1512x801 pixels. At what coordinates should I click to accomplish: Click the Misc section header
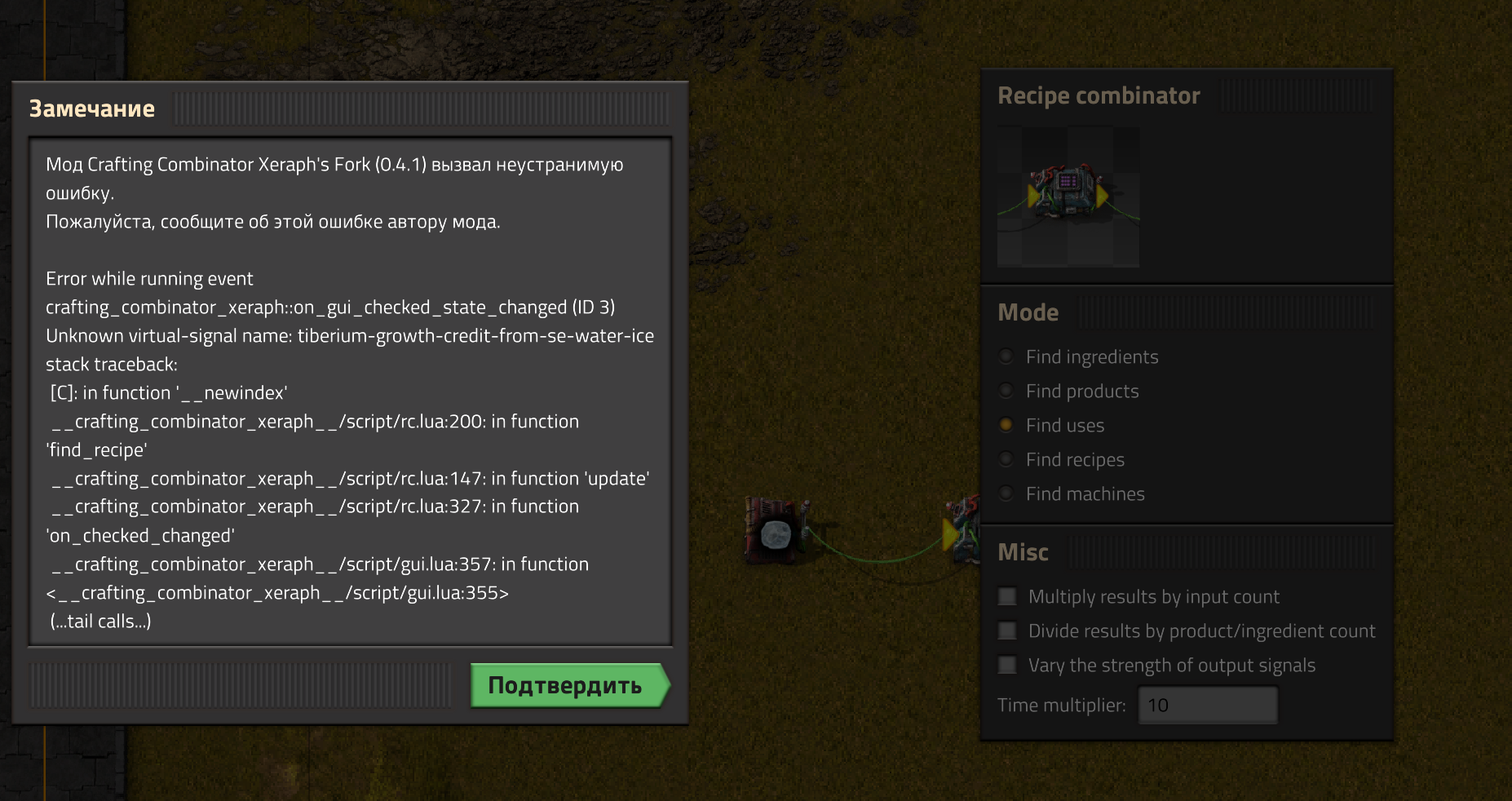1023,552
